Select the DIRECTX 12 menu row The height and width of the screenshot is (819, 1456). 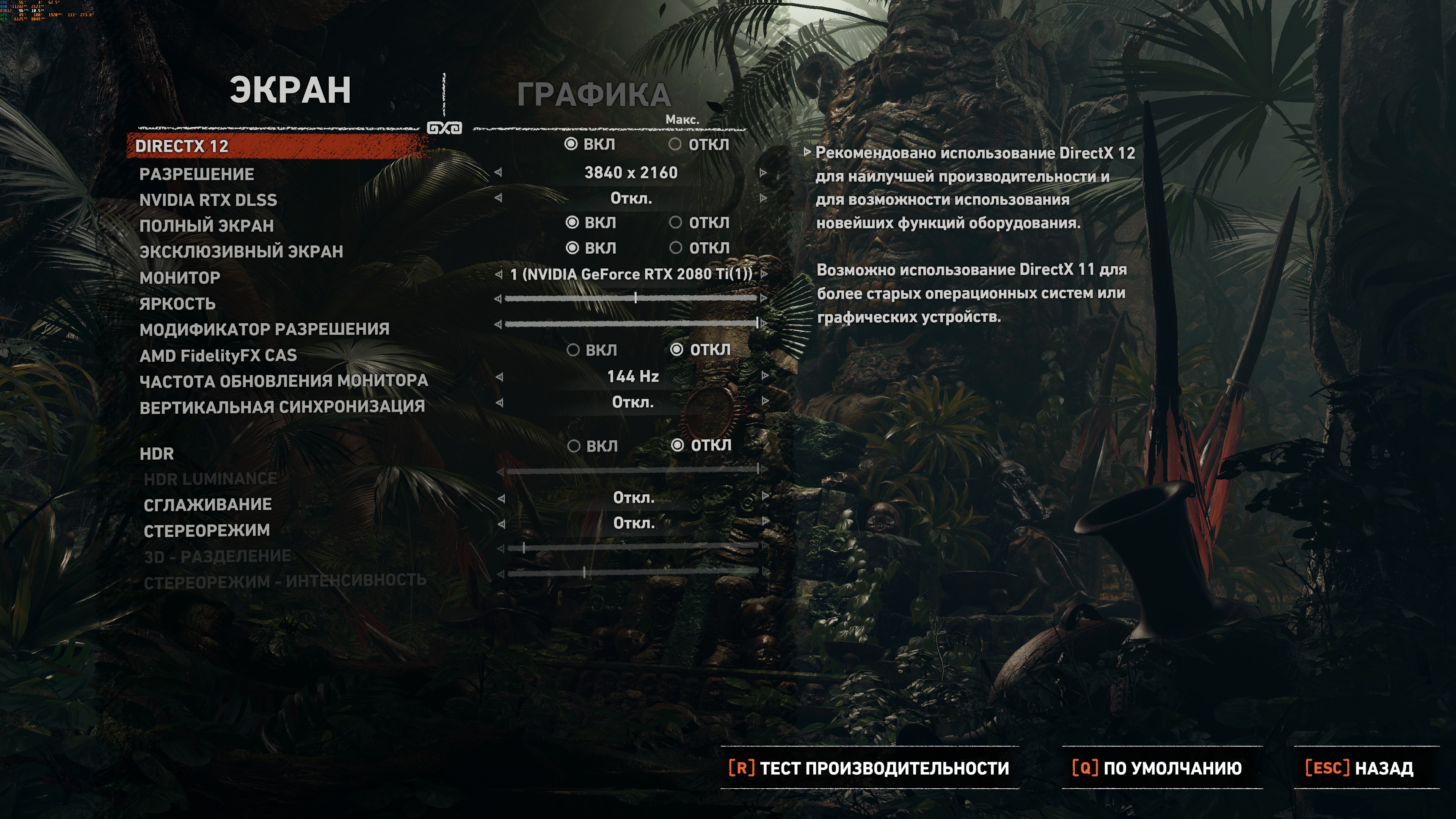pyautogui.click(x=182, y=146)
